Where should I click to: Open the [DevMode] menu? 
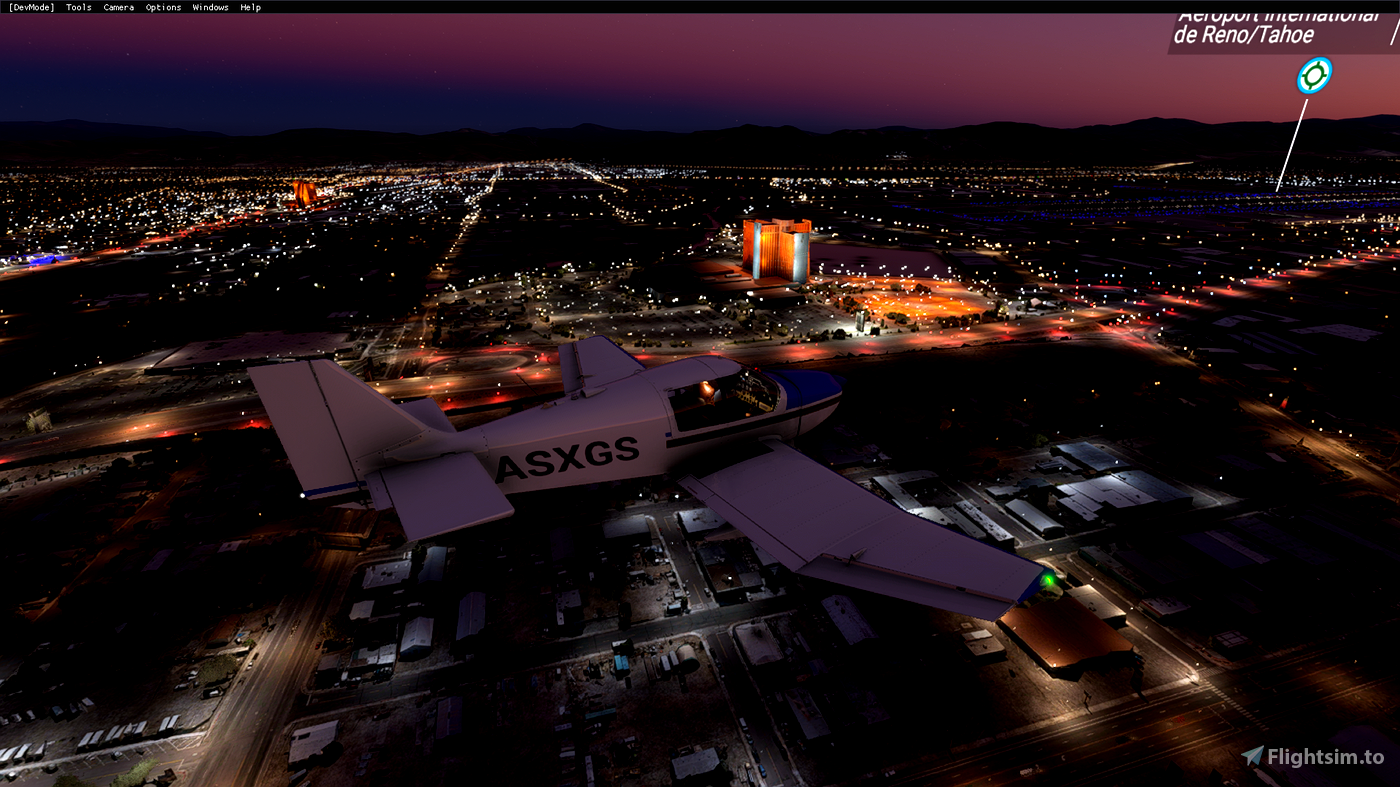(30, 7)
